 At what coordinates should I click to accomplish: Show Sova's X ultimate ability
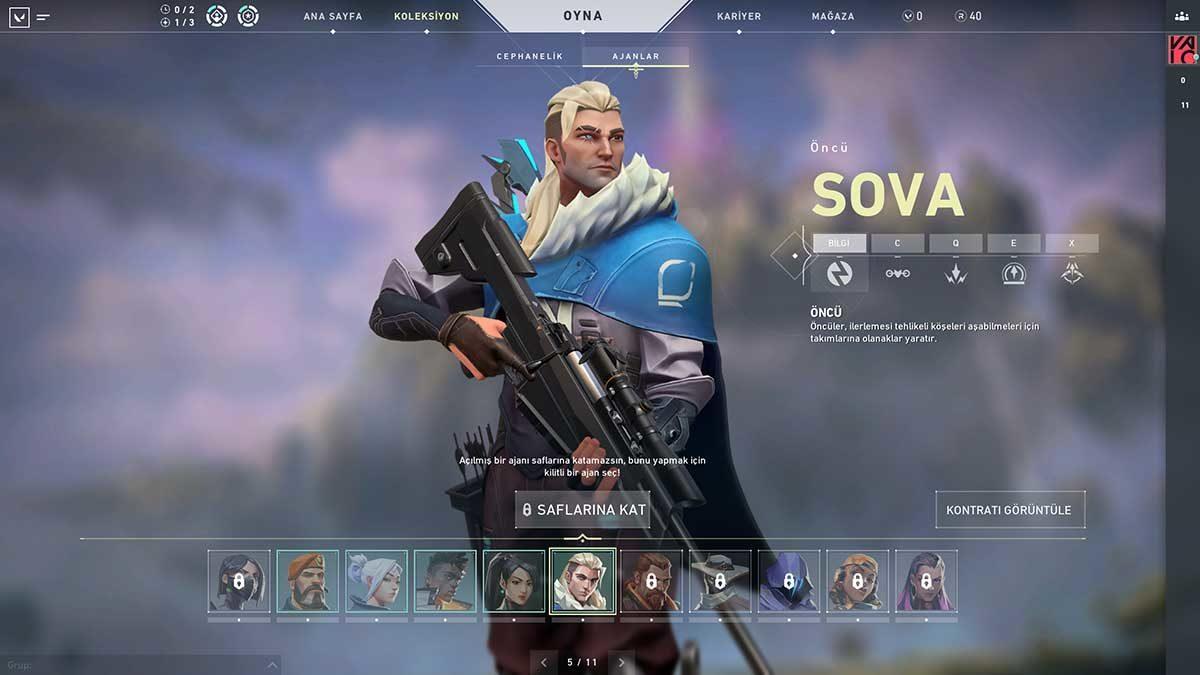pos(1071,243)
